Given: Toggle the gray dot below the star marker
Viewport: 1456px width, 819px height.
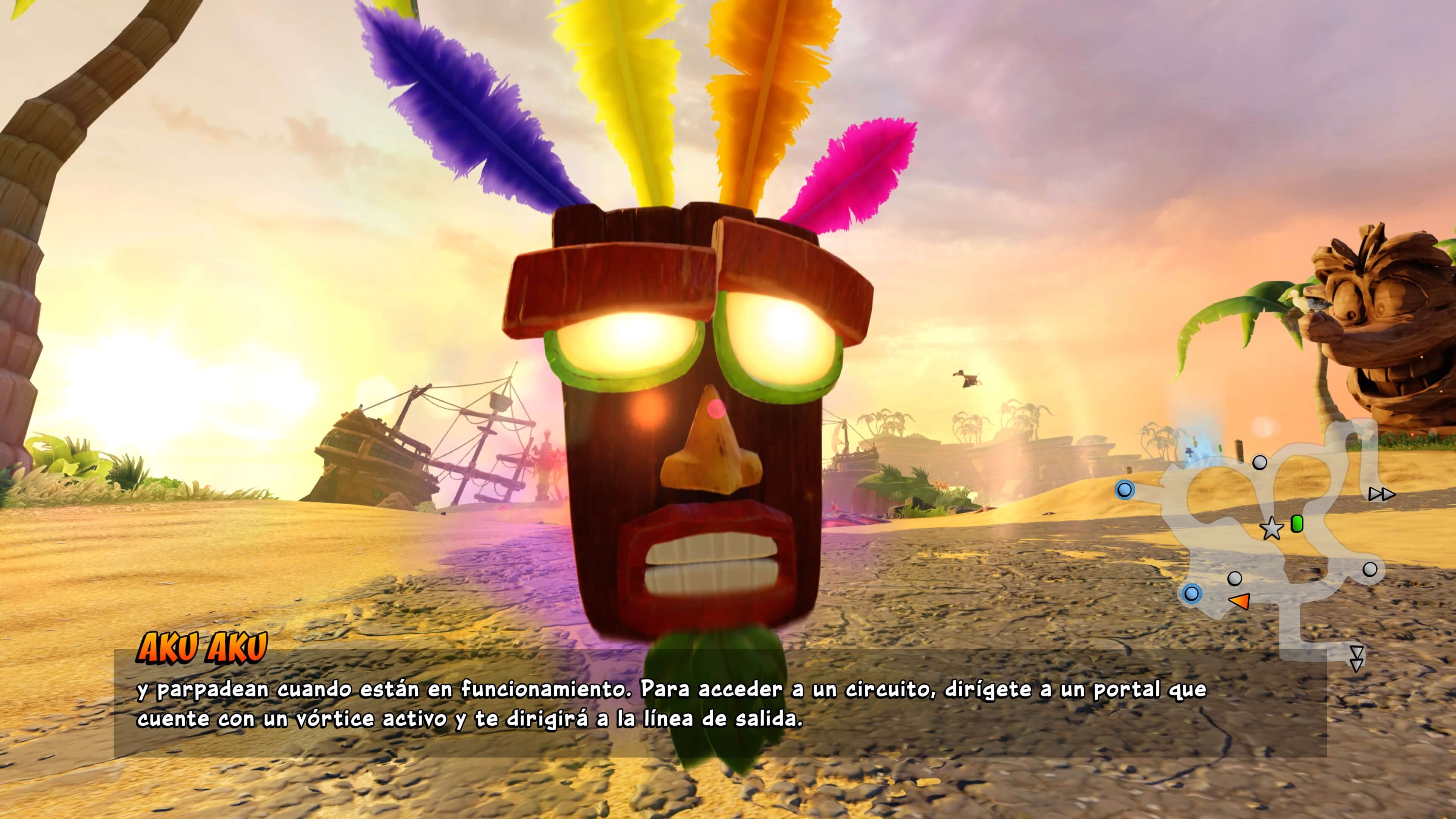Looking at the screenshot, I should (x=1235, y=579).
